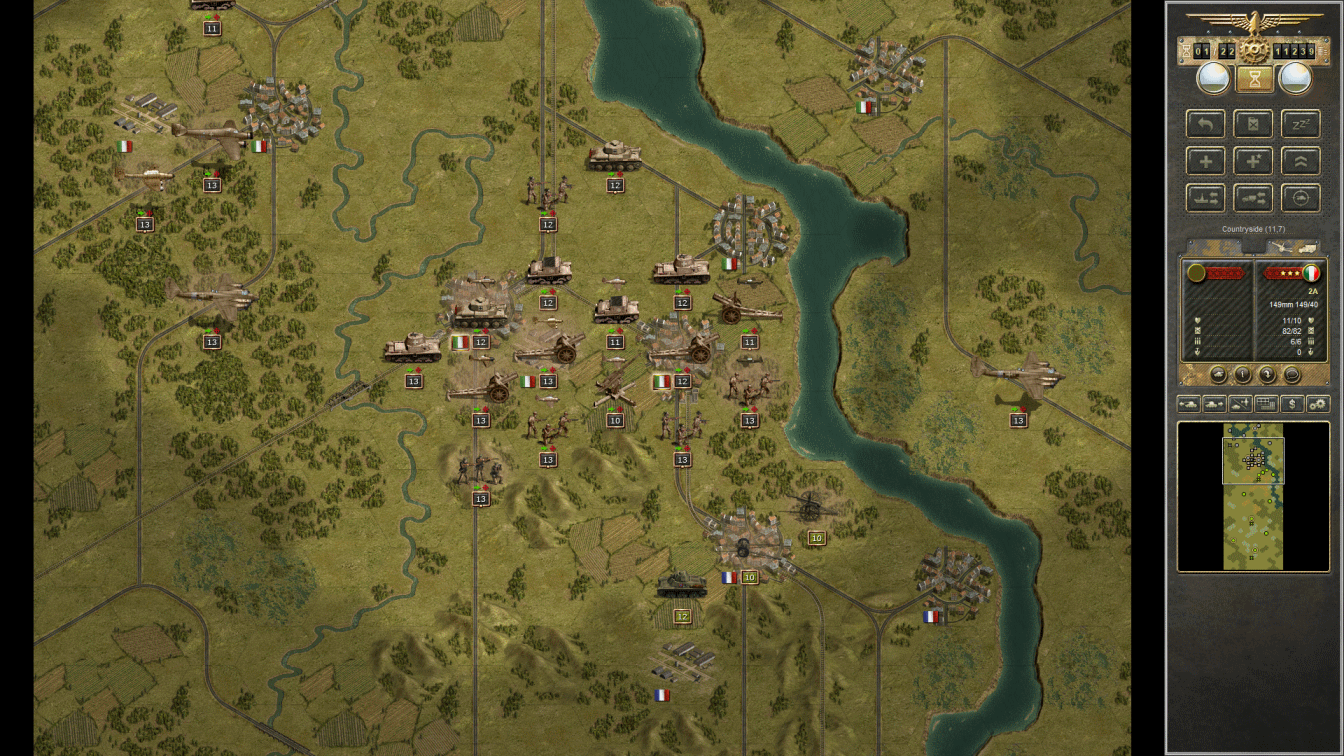Click the curved arrow round button
Image resolution: width=1344 pixels, height=756 pixels.
(x=1266, y=375)
